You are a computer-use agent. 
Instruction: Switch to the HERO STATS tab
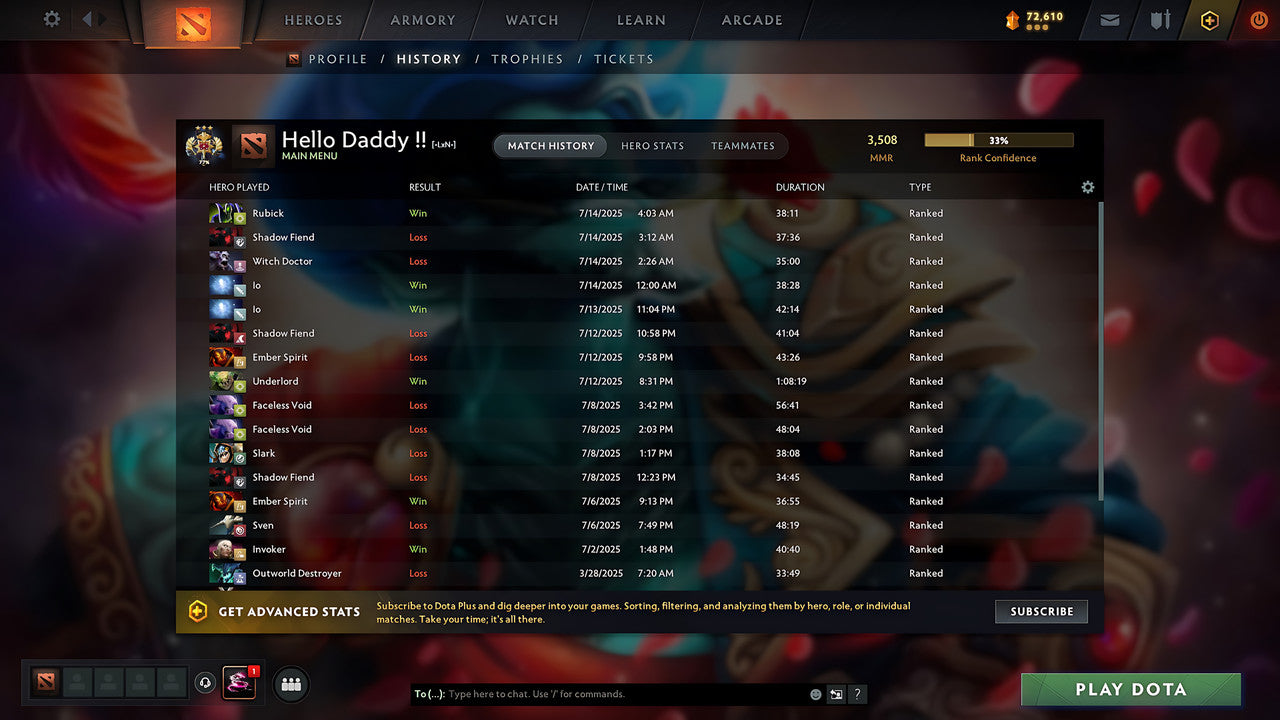652,146
